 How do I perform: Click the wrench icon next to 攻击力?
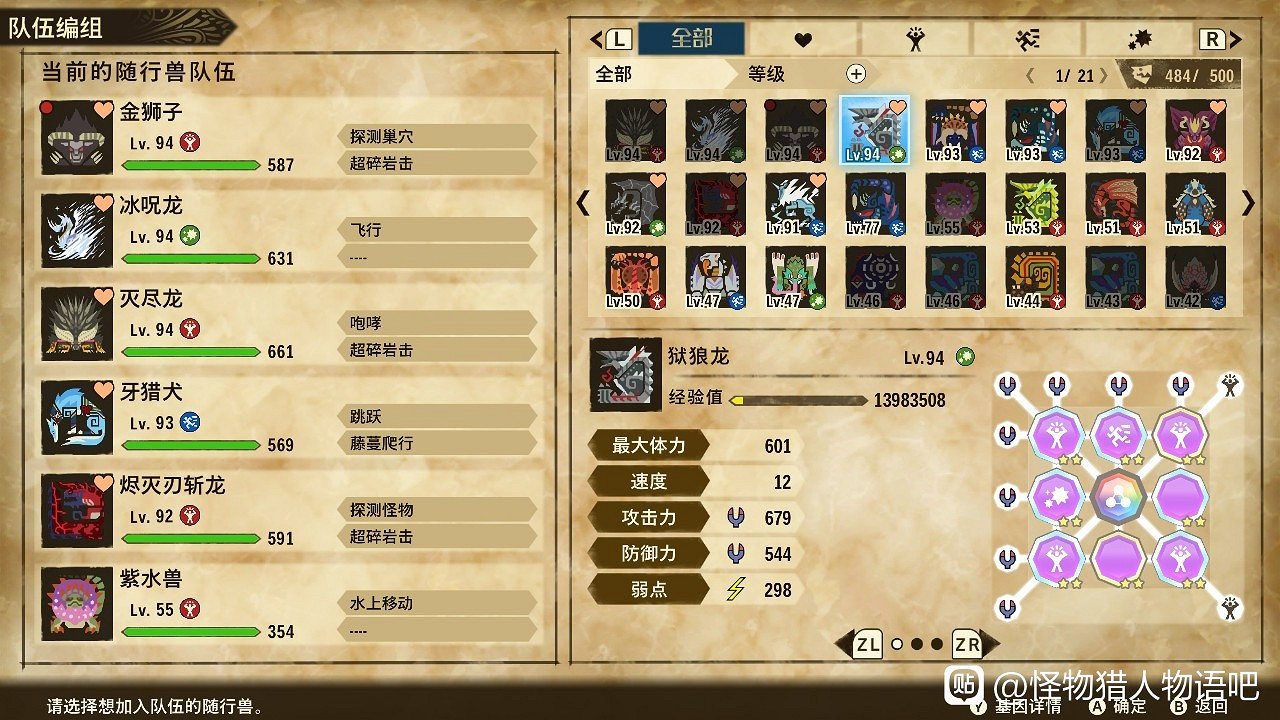coord(737,516)
